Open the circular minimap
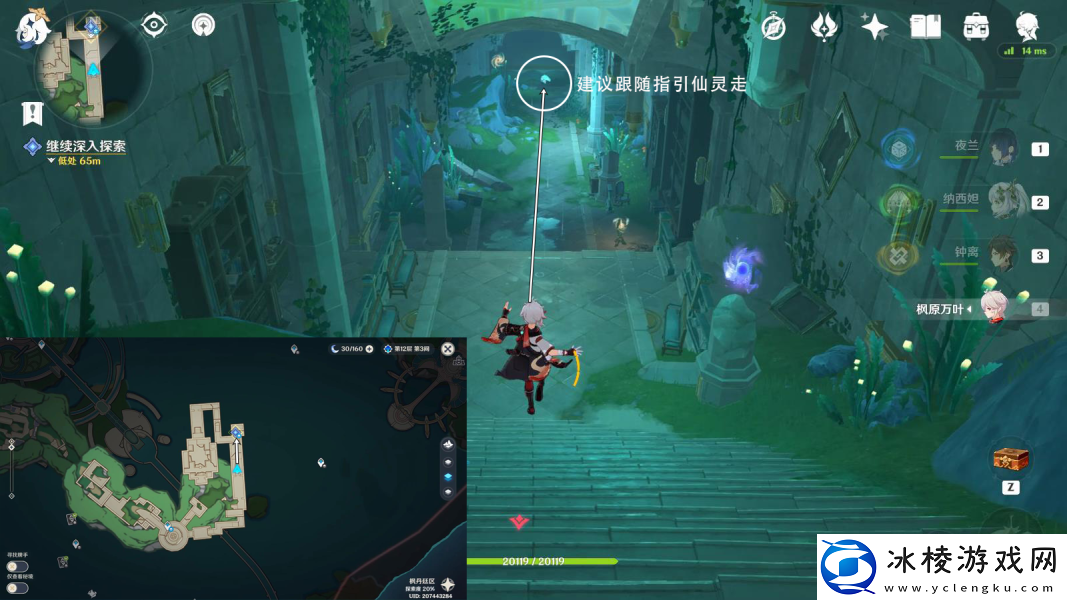Viewport: 1067px width, 600px height. click(92, 68)
